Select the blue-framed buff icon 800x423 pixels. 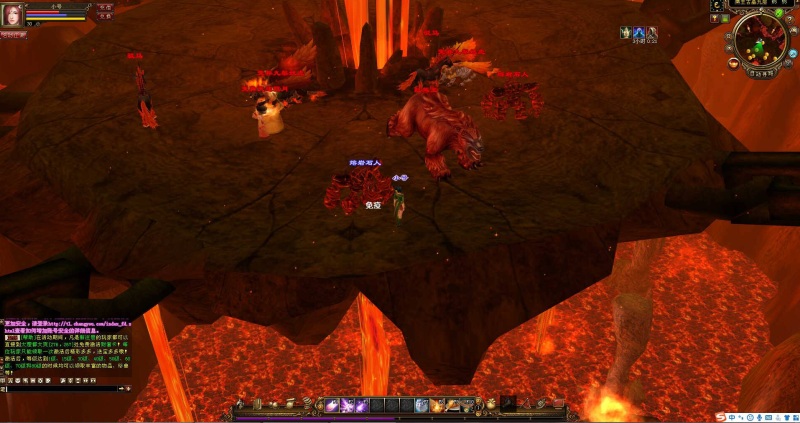639,33
